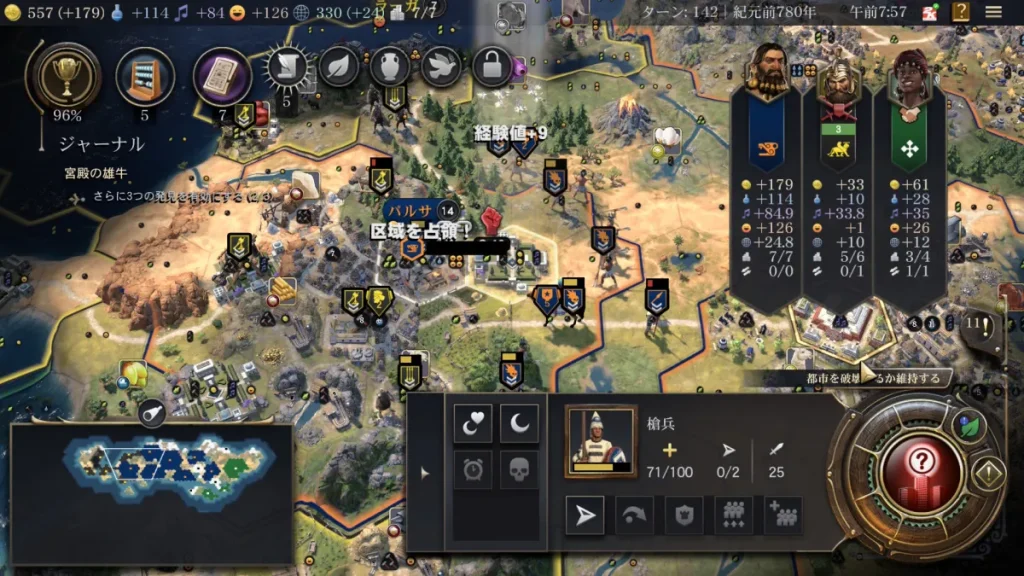1024x576 pixels.
Task: Open the scroll icon panel
Action: 286,68
